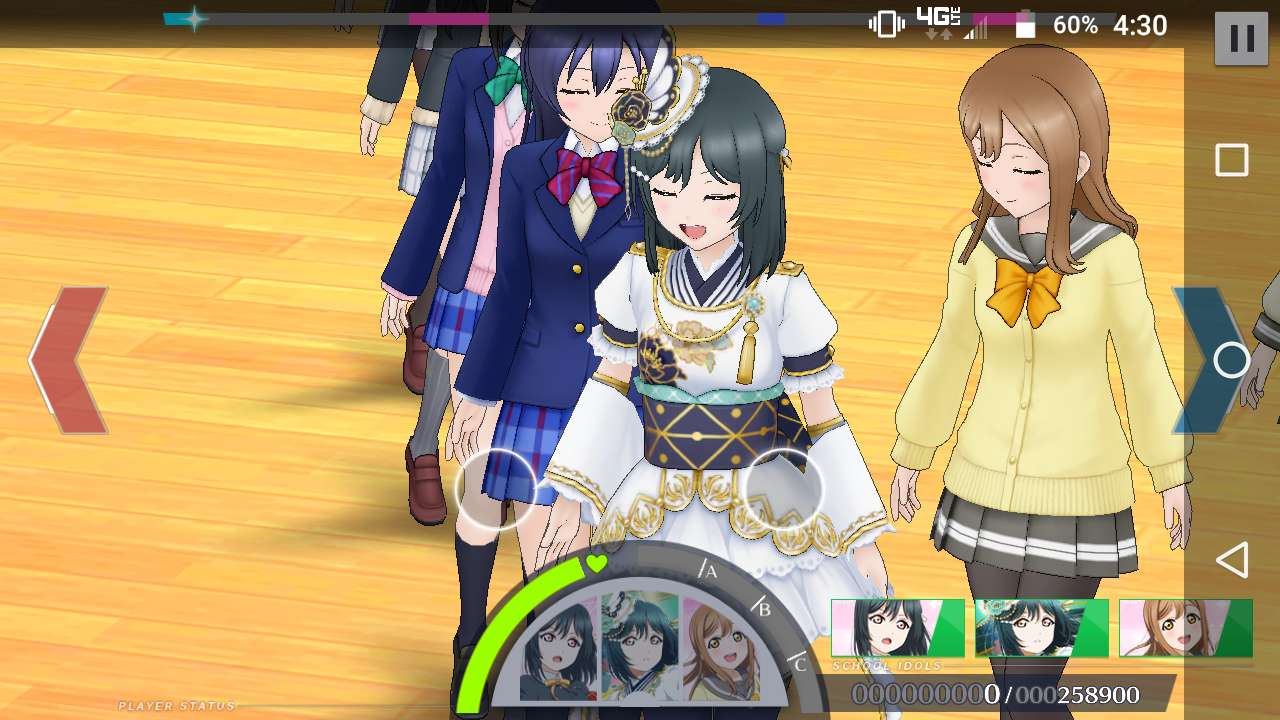Image resolution: width=1280 pixels, height=720 pixels.
Task: Select the brown-haired girl School Idols card
Action: tap(1185, 628)
